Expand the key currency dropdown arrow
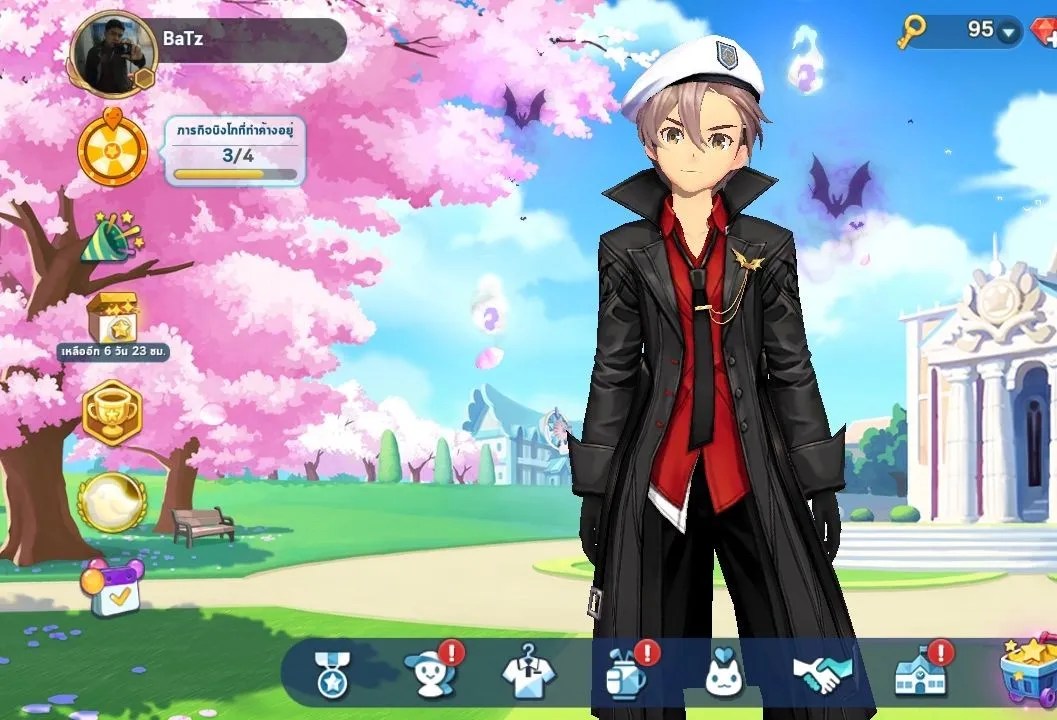The image size is (1057, 720). (1007, 32)
